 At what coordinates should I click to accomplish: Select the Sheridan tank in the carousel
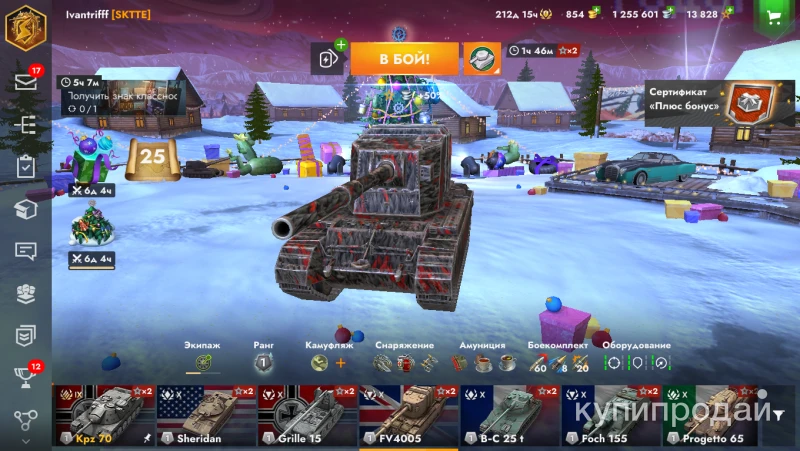[x=206, y=415]
